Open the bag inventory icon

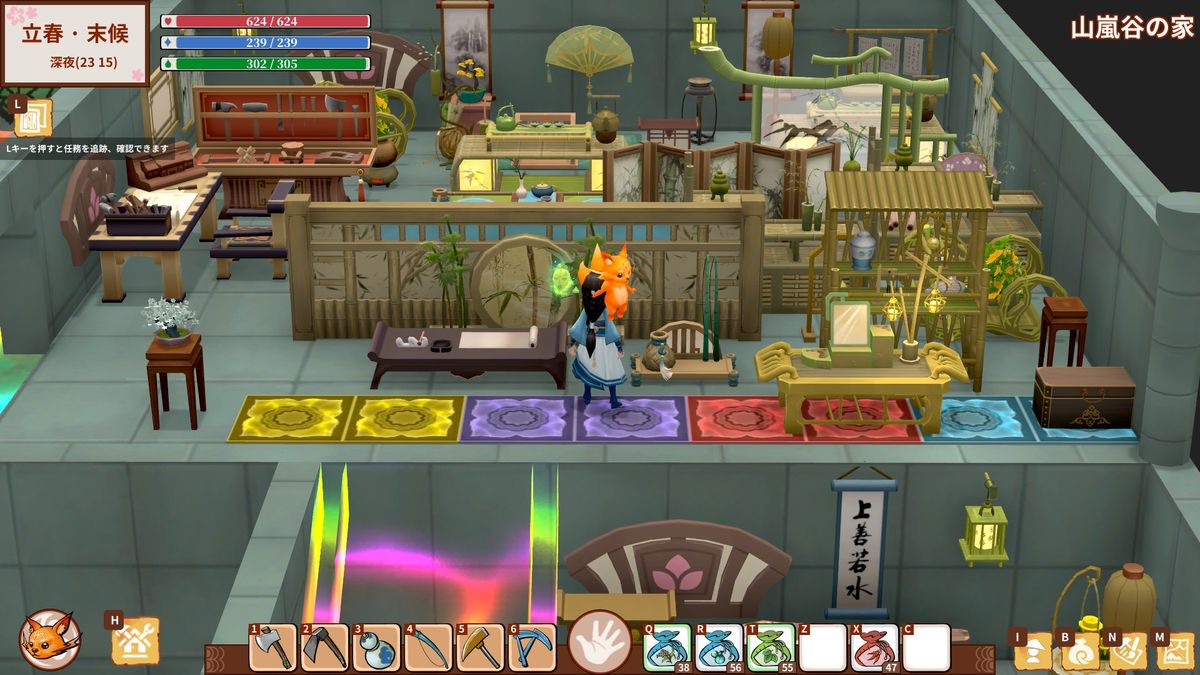1080,651
